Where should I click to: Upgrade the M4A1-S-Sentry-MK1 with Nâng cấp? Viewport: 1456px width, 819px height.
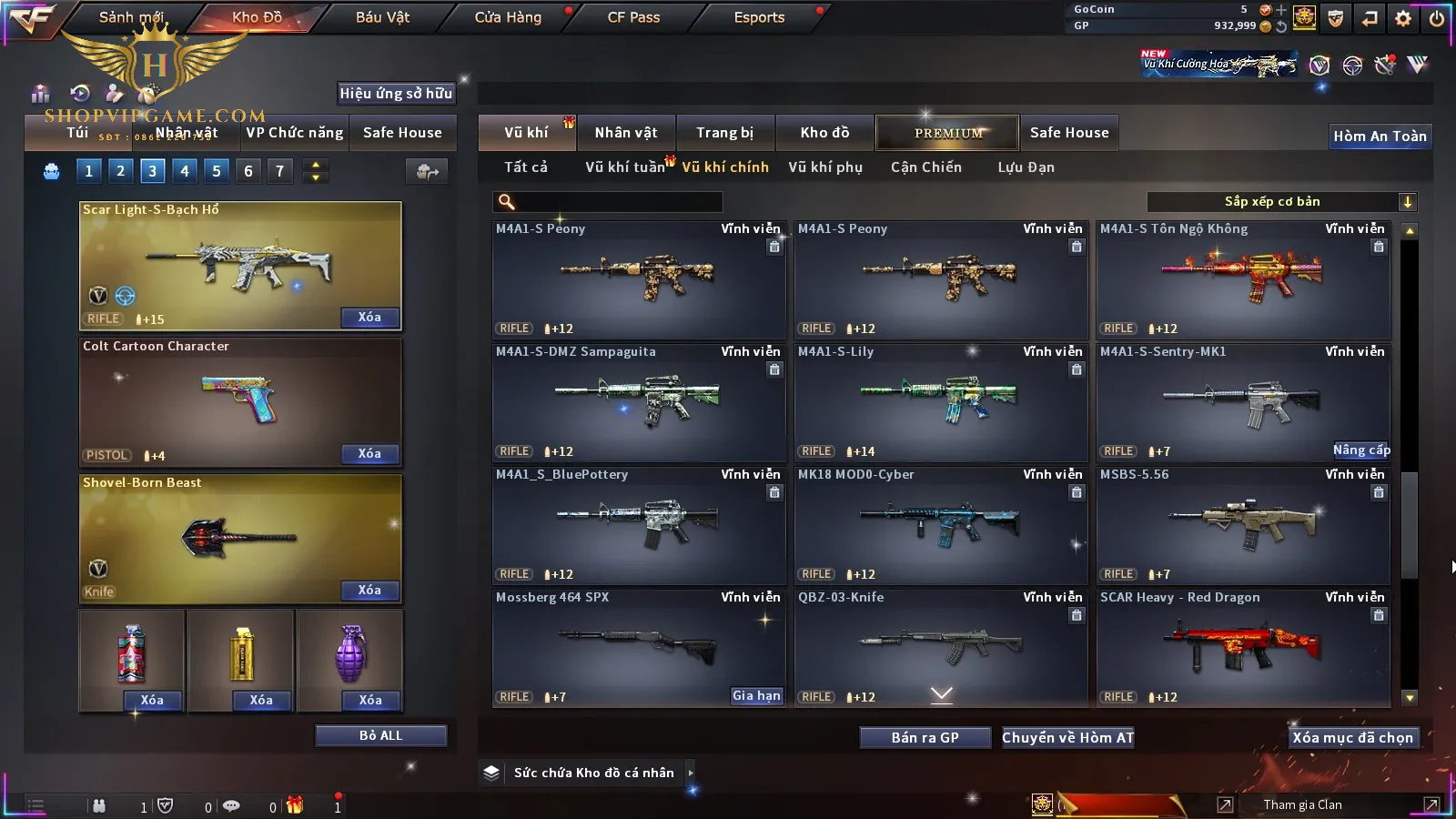click(x=1360, y=450)
